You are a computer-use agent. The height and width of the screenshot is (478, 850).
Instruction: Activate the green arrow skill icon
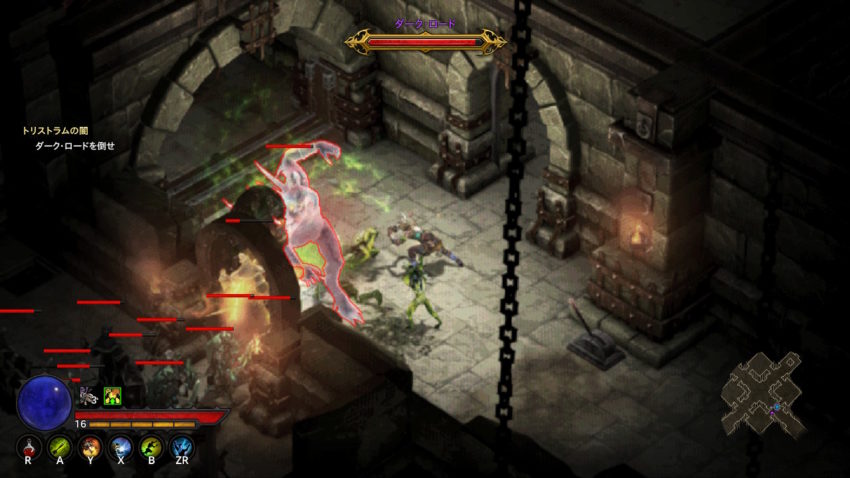[x=59, y=448]
